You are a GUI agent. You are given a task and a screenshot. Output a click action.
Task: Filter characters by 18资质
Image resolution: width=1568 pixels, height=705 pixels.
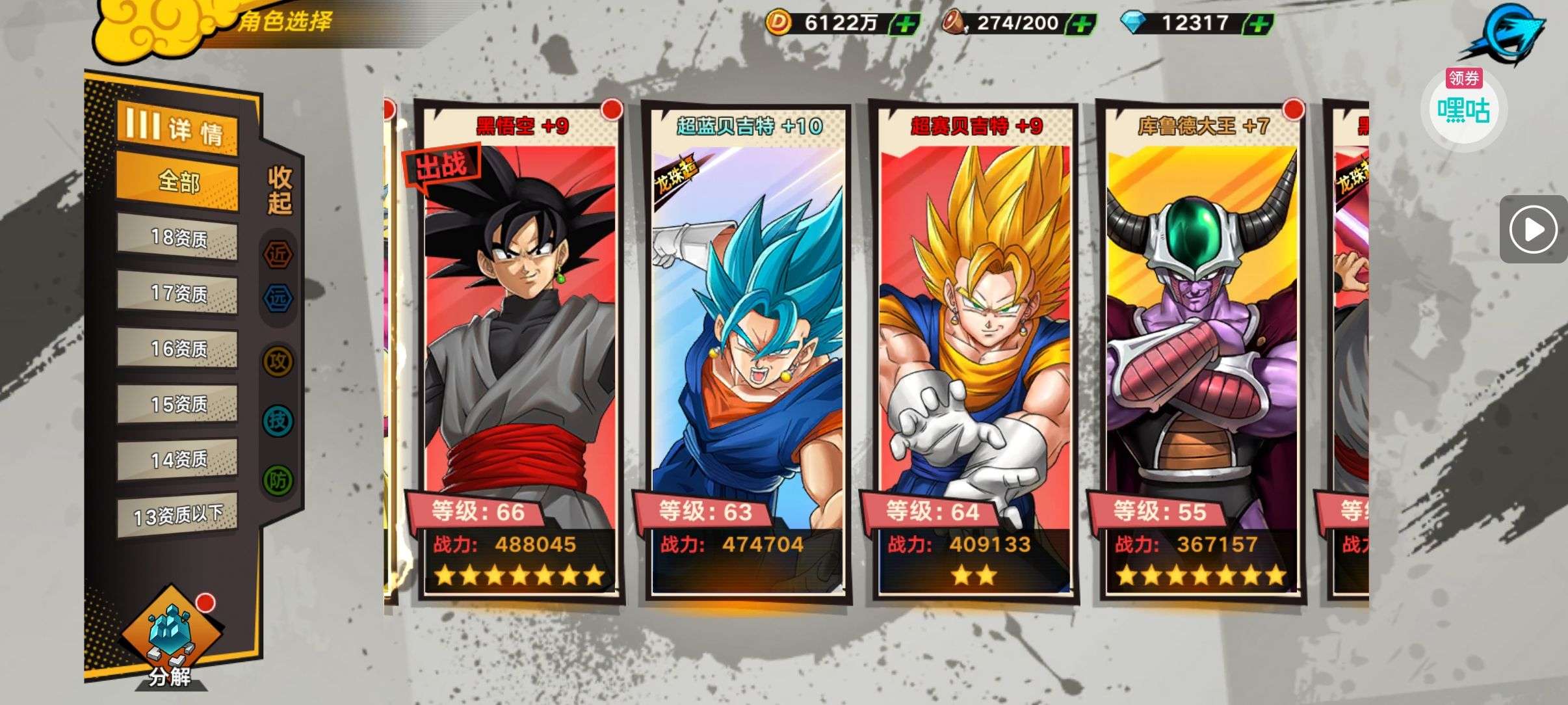tap(178, 238)
